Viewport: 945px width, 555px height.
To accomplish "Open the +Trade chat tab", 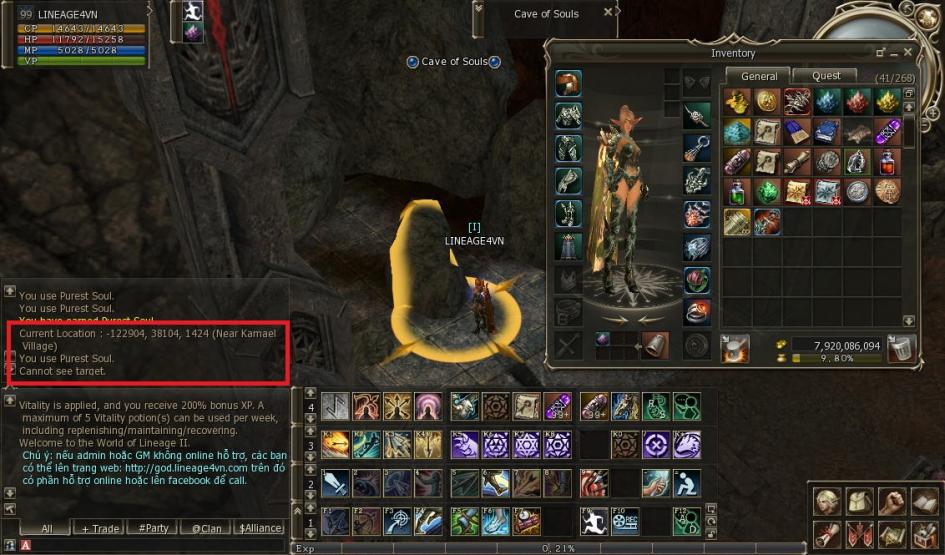I will point(100,528).
